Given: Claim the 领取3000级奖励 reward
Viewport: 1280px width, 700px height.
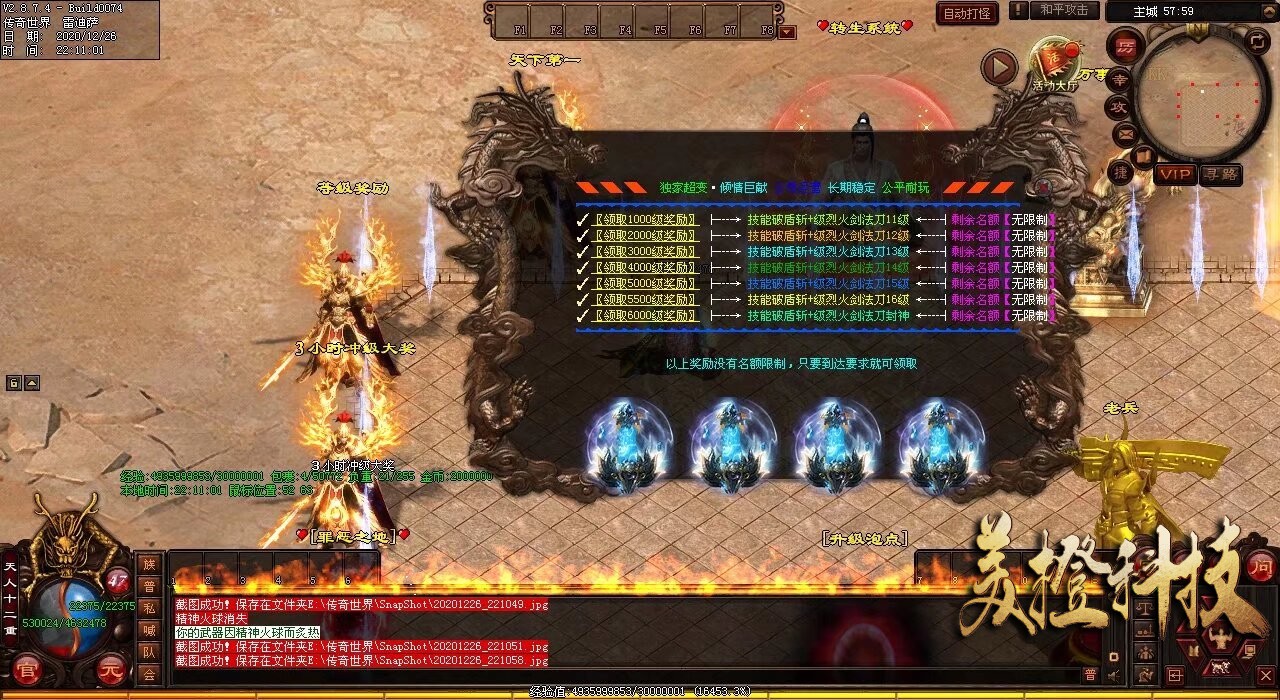Looking at the screenshot, I should tap(645, 251).
